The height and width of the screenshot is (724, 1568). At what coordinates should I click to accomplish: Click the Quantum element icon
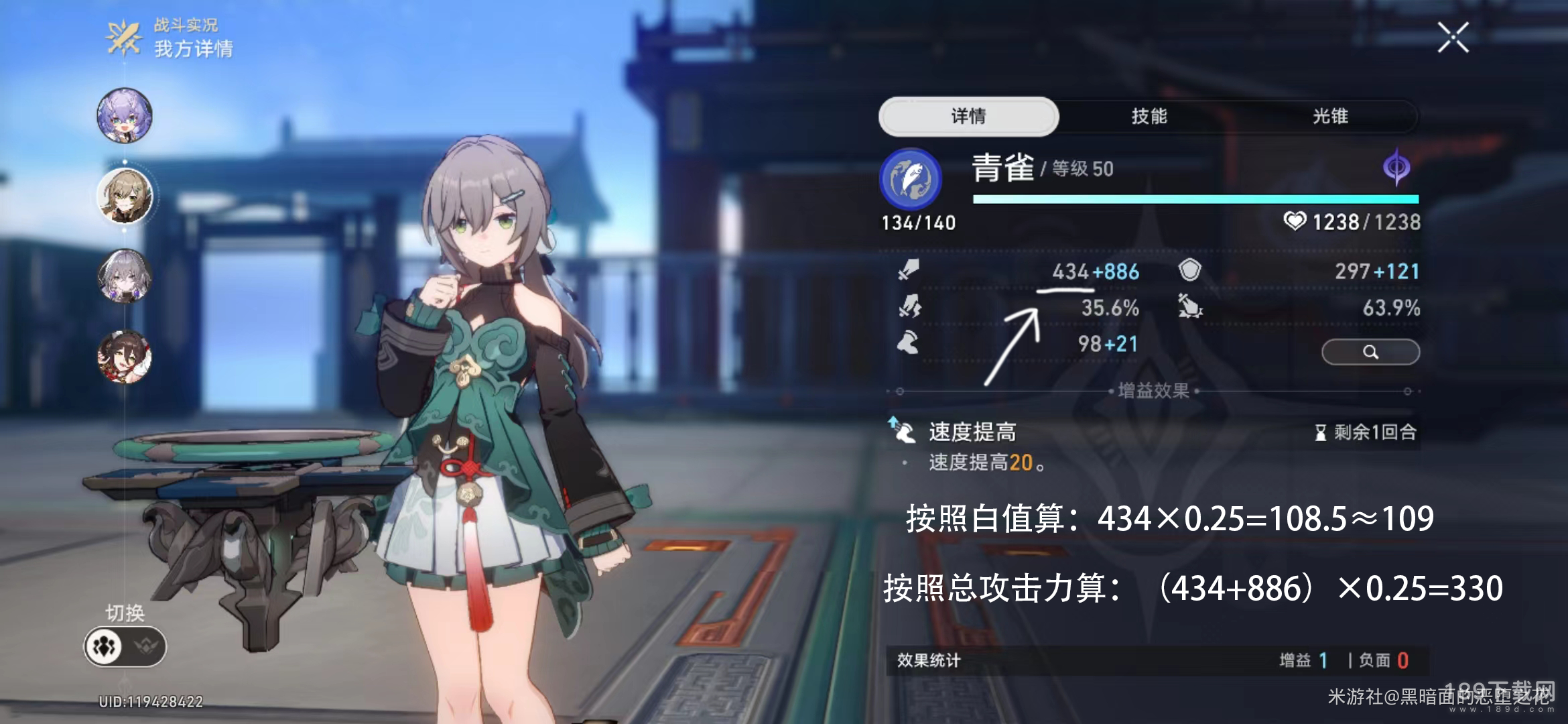click(1396, 167)
